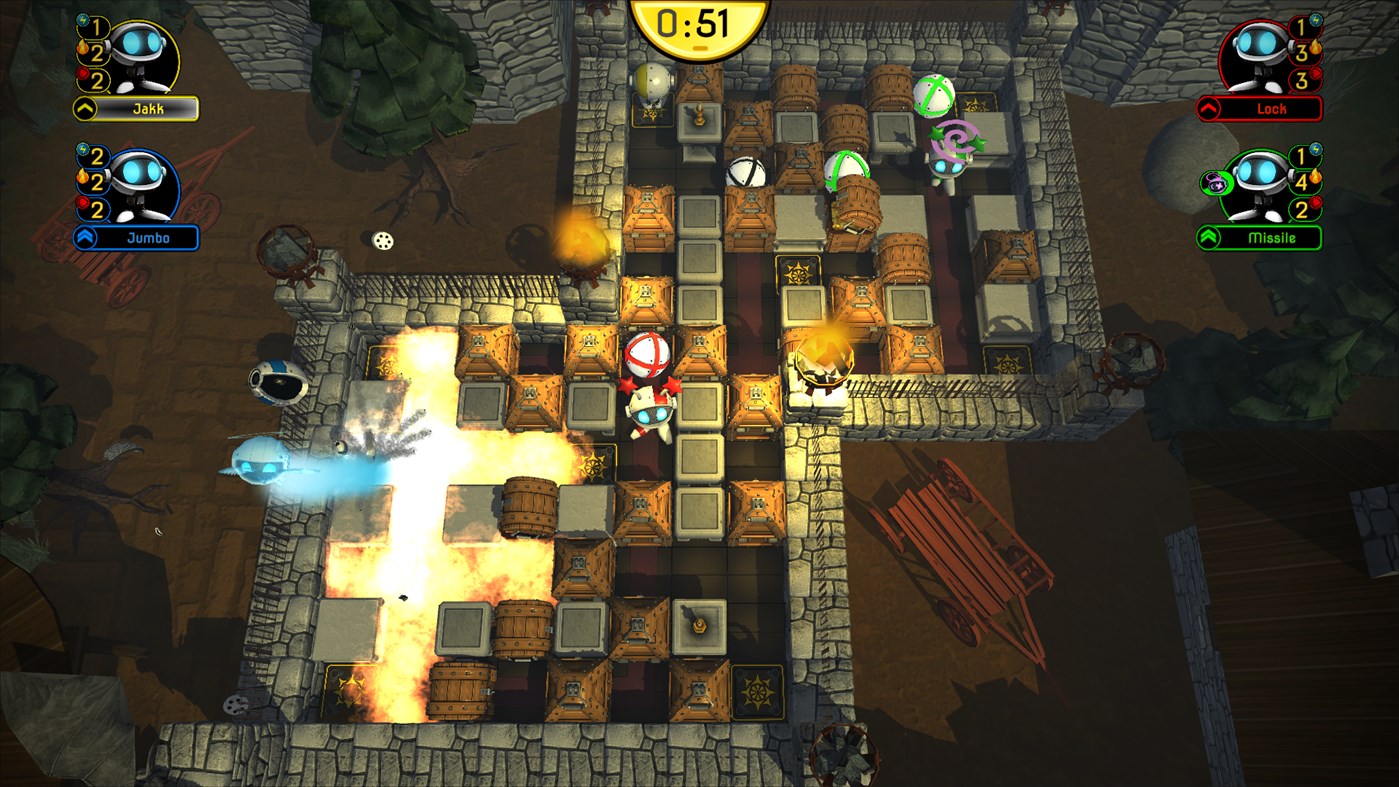The width and height of the screenshot is (1399, 787).
Task: Select Jakk's speed lightning icon
Action: point(82,20)
